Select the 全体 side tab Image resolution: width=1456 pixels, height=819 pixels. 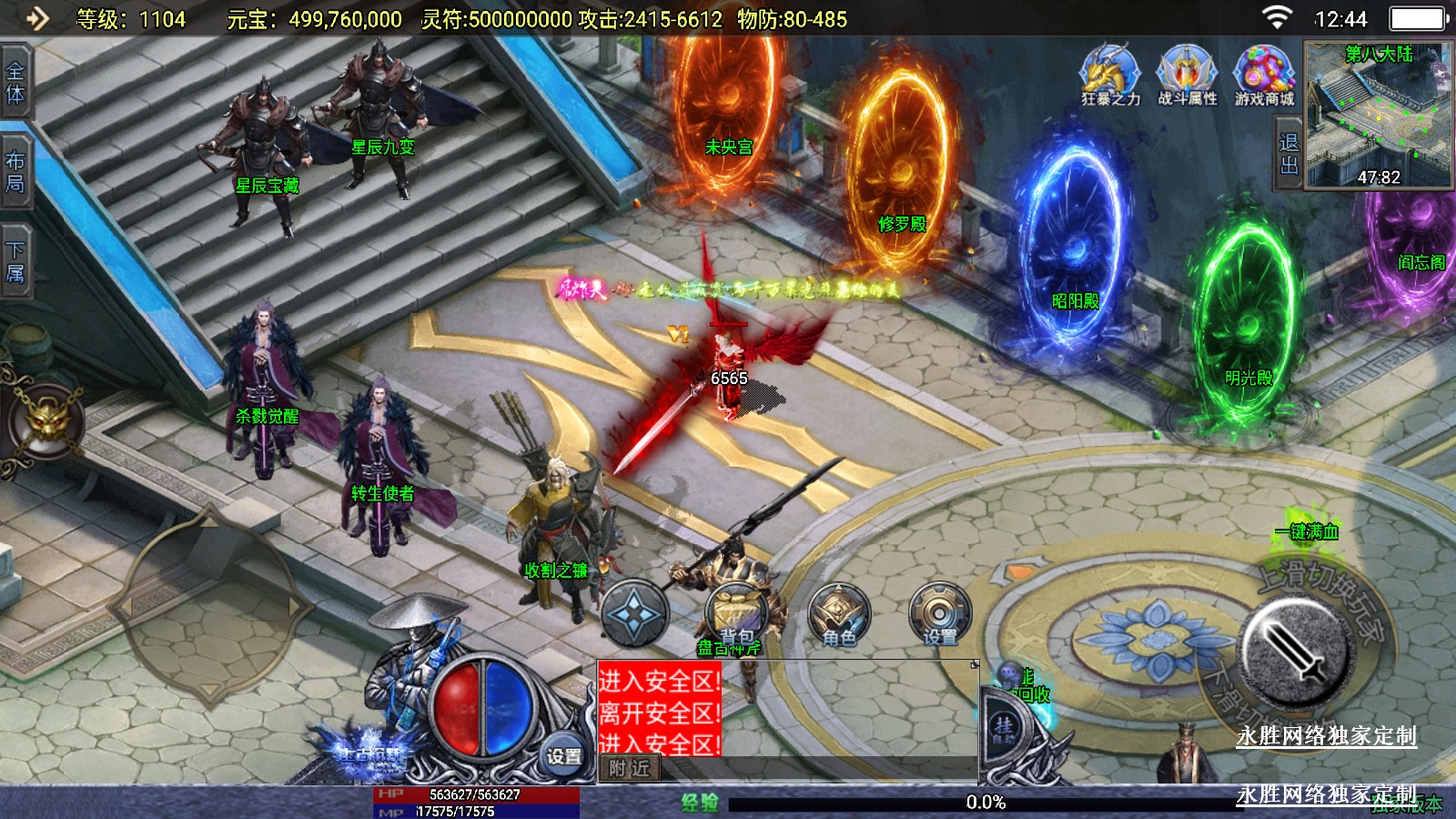(15, 83)
